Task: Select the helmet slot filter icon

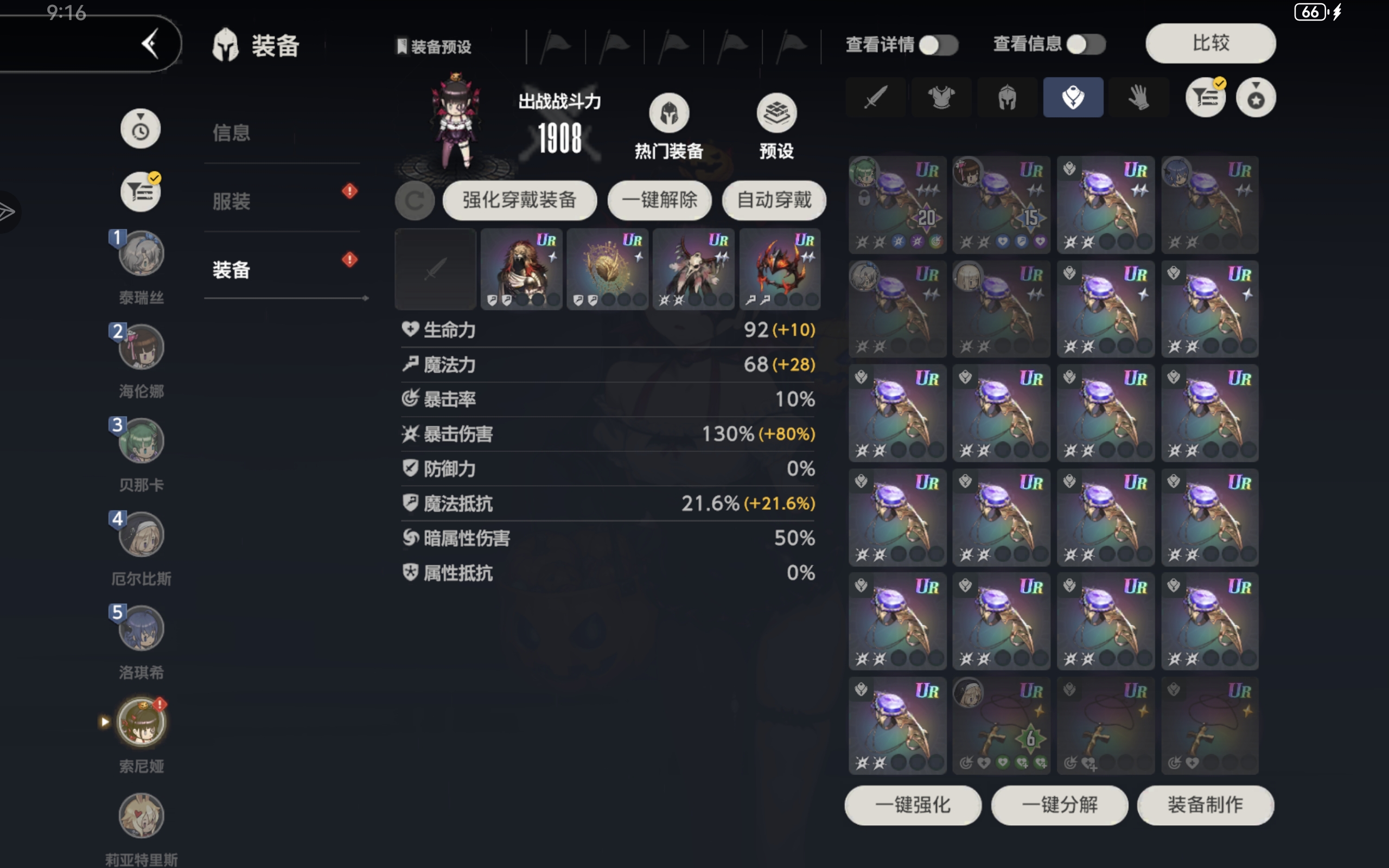Action: coord(1006,97)
